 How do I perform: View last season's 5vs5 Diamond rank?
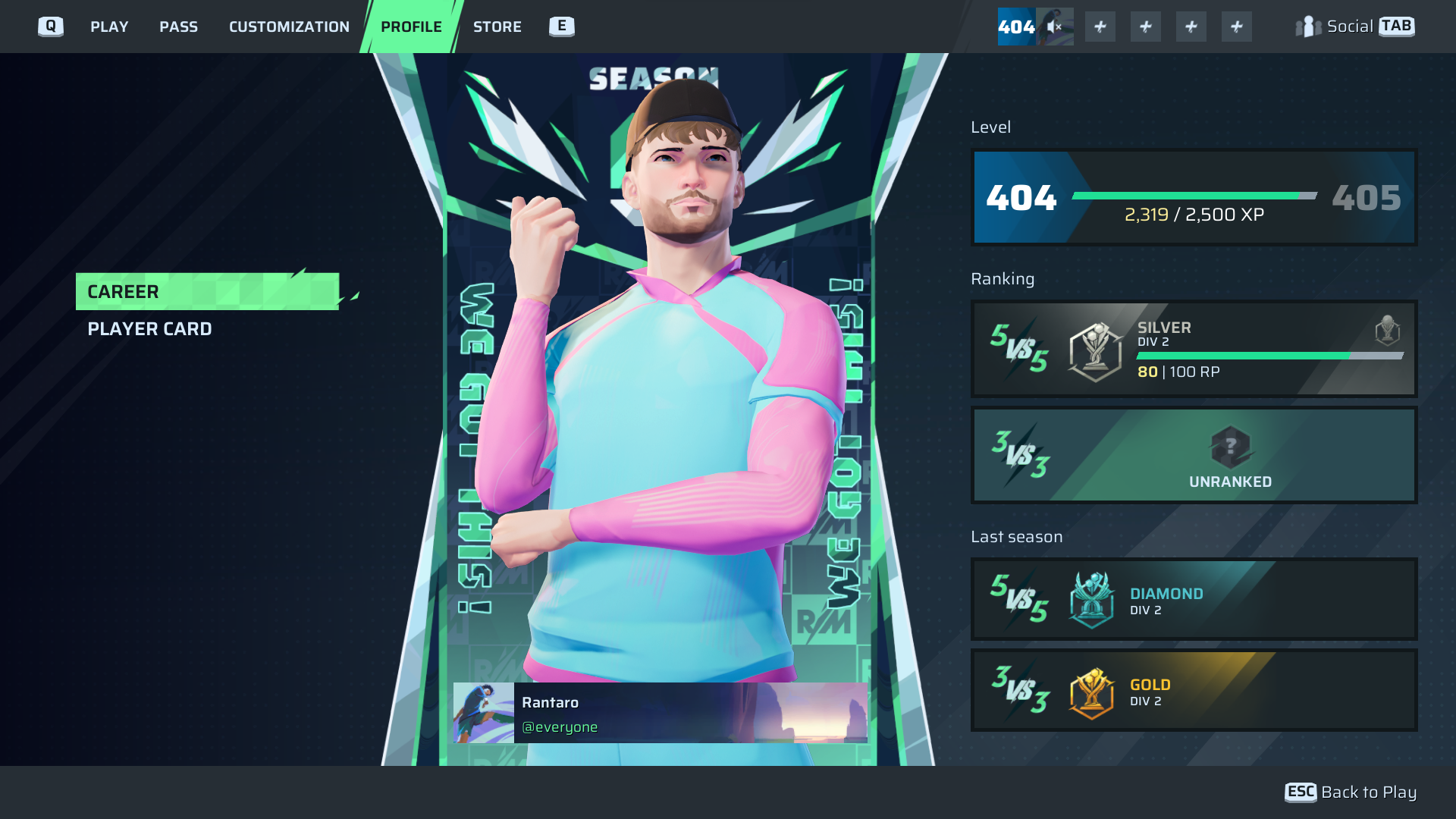click(1194, 599)
